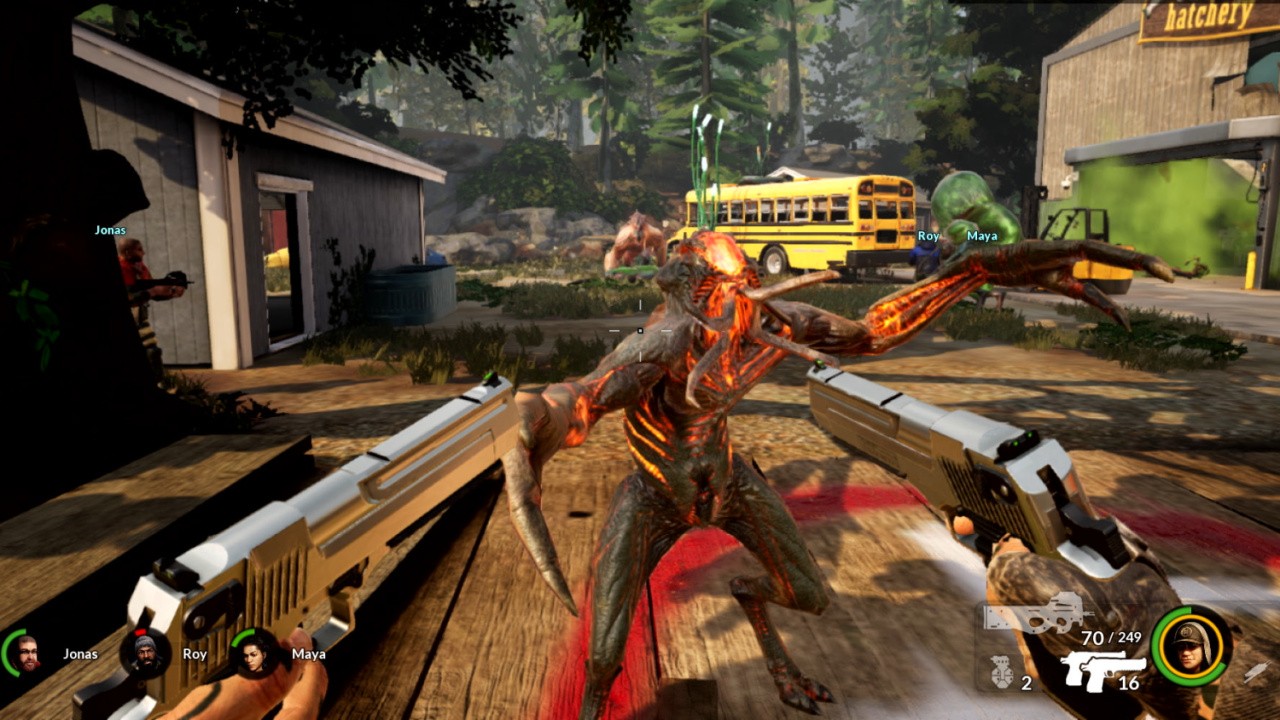Click the 70/249 reserve ammo counter
Viewport: 1280px width, 720px height.
pyautogui.click(x=1111, y=637)
